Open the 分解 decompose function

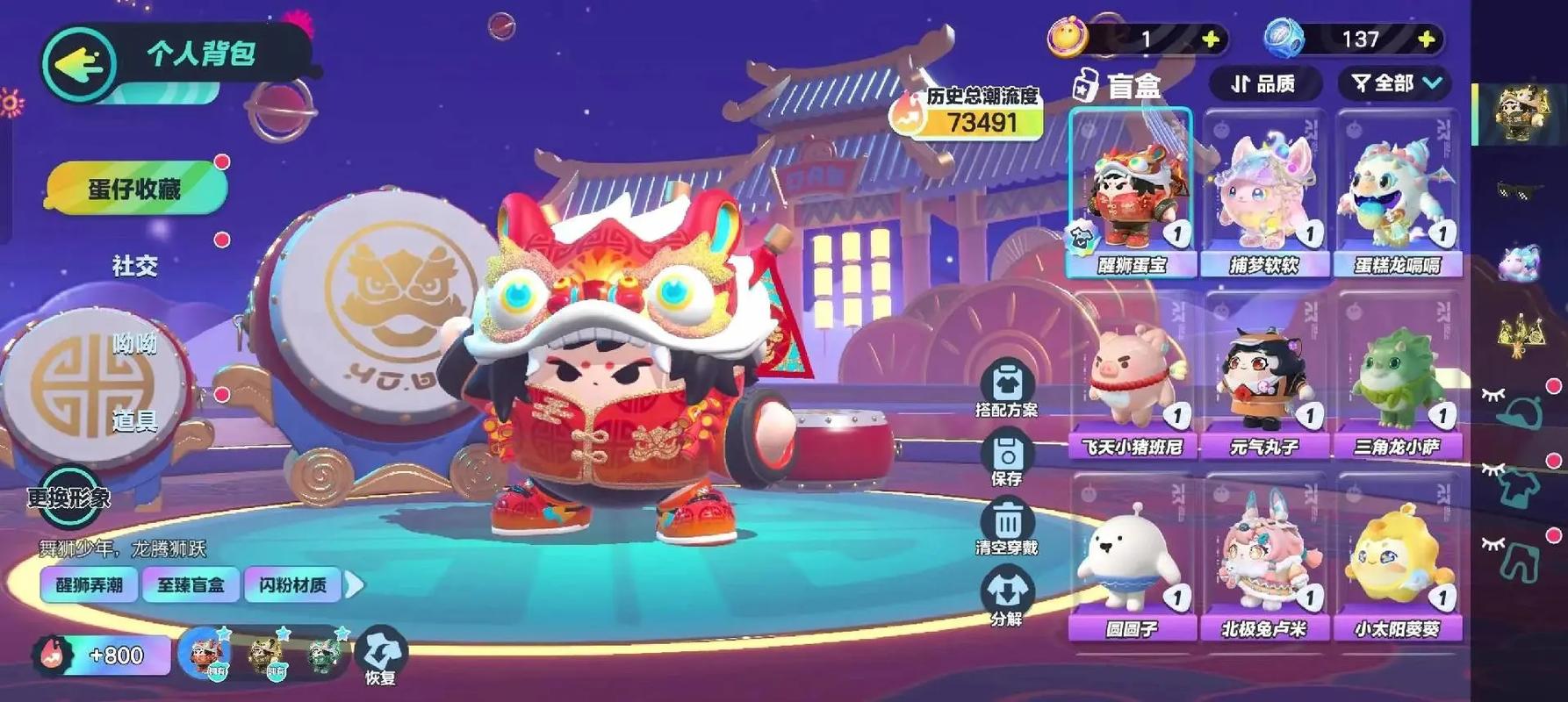pyautogui.click(x=1006, y=597)
